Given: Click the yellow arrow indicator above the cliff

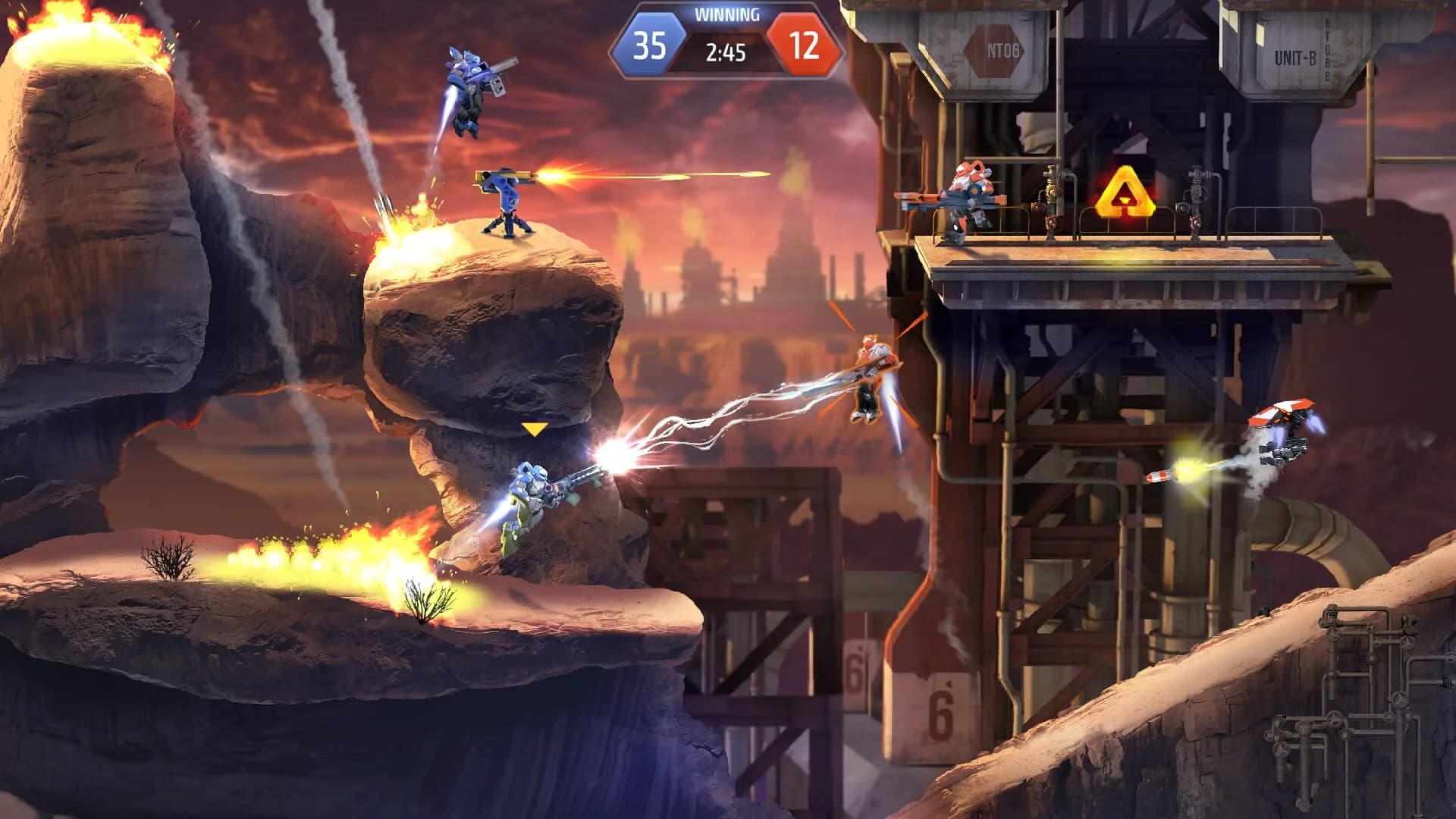Looking at the screenshot, I should [x=537, y=428].
